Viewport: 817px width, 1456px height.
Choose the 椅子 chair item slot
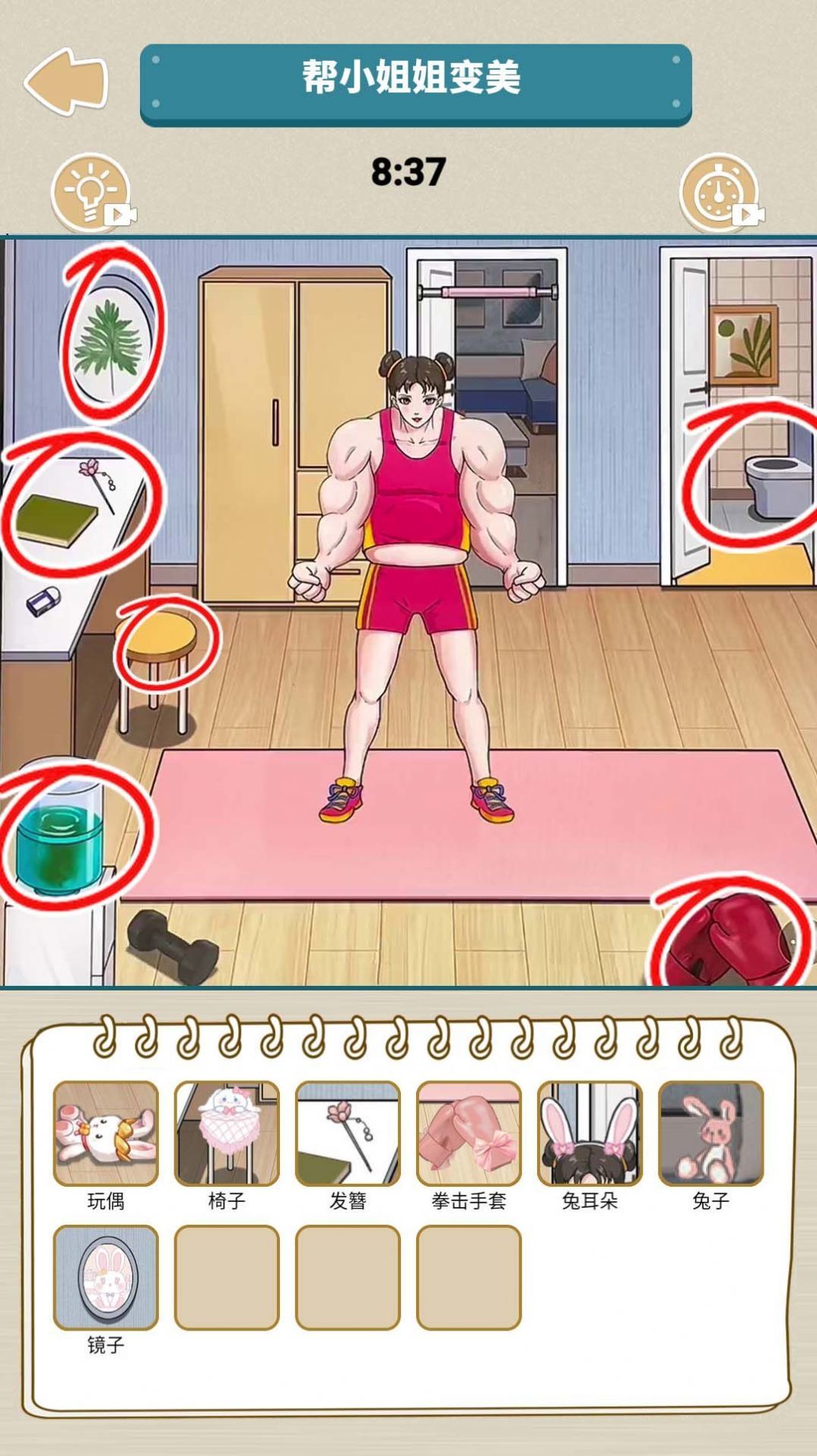[227, 1133]
